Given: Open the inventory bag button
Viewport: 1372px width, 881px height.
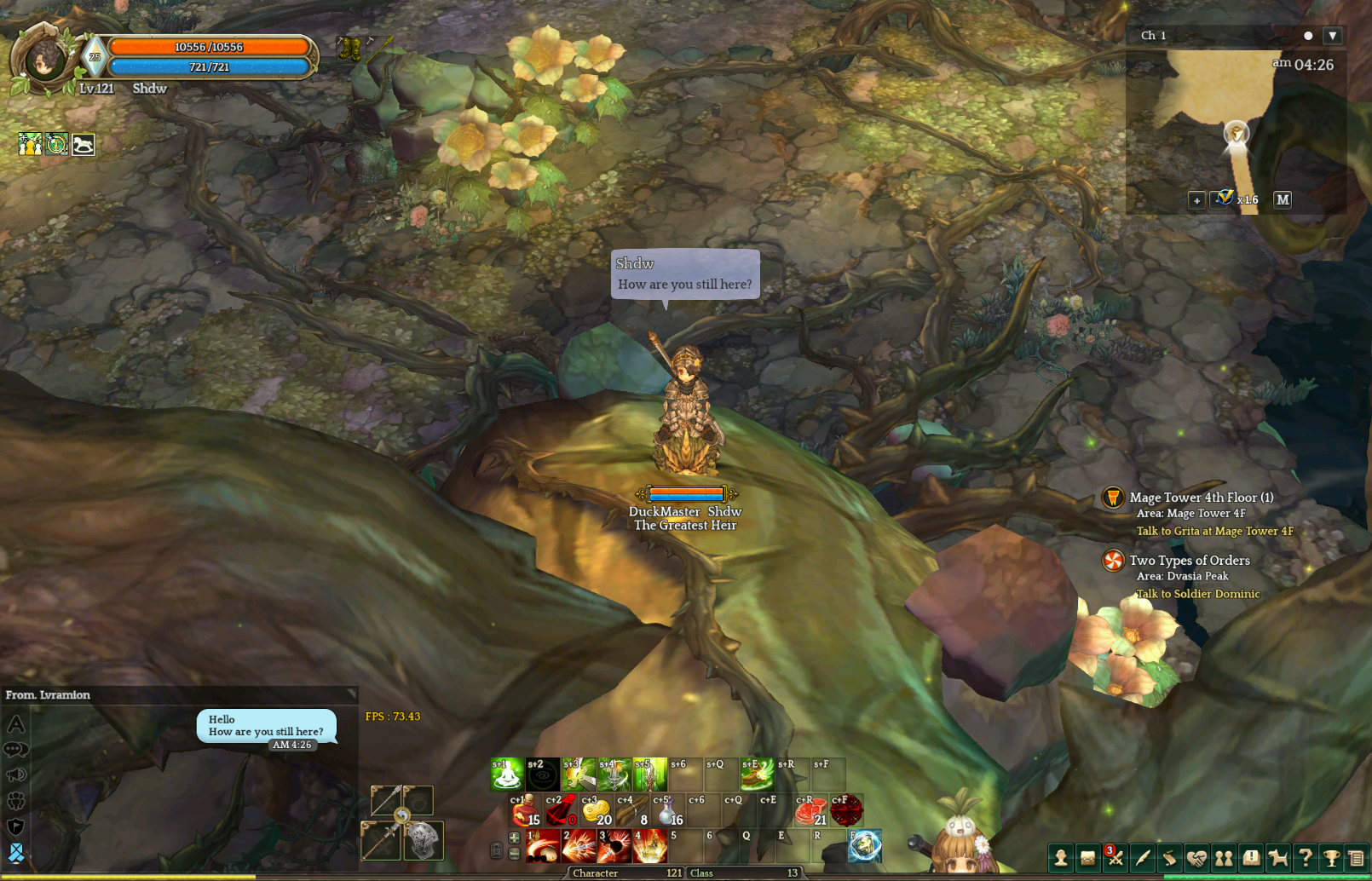Looking at the screenshot, I should 1088,858.
